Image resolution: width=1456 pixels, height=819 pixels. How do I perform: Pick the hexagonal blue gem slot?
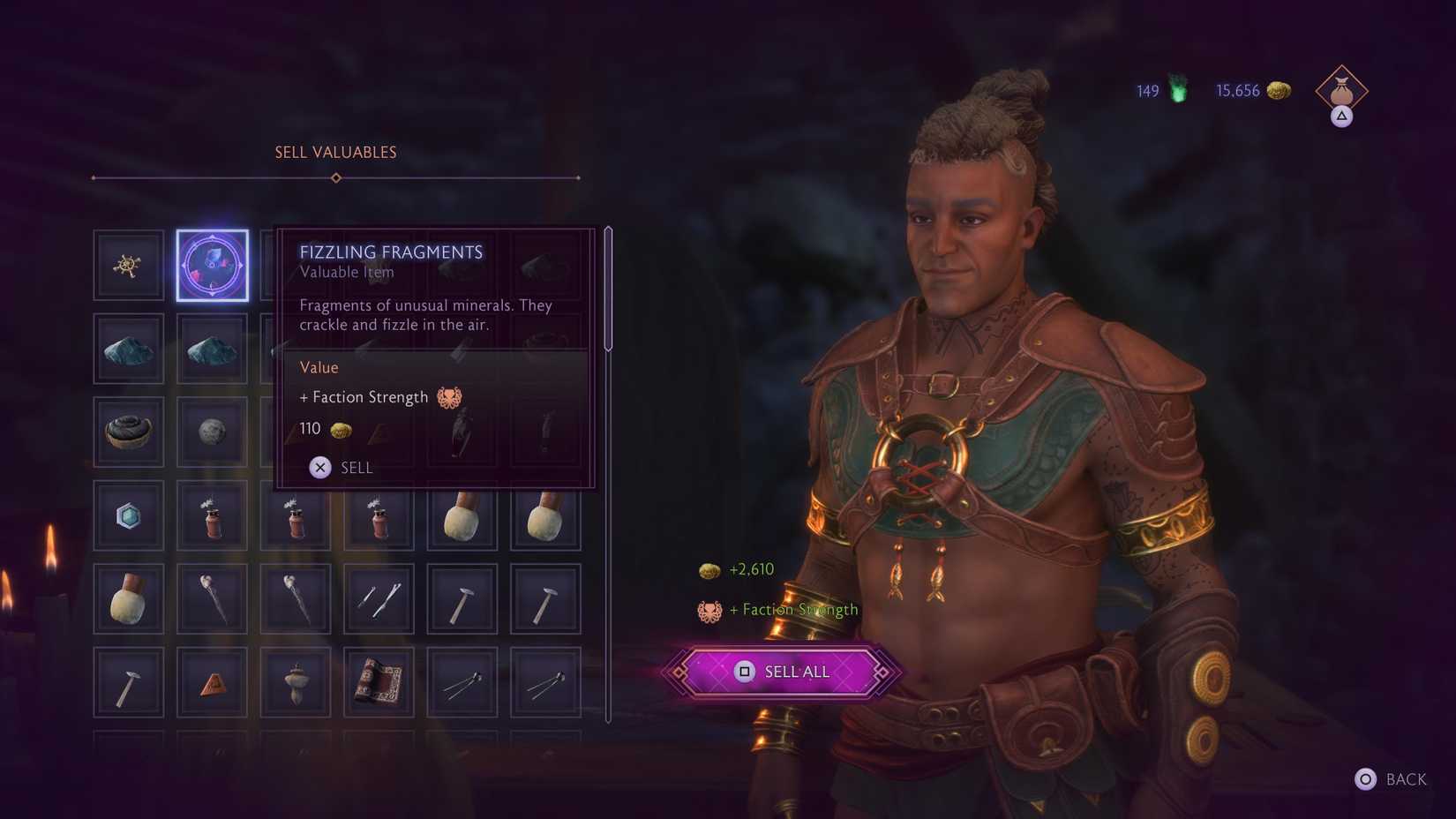point(129,515)
